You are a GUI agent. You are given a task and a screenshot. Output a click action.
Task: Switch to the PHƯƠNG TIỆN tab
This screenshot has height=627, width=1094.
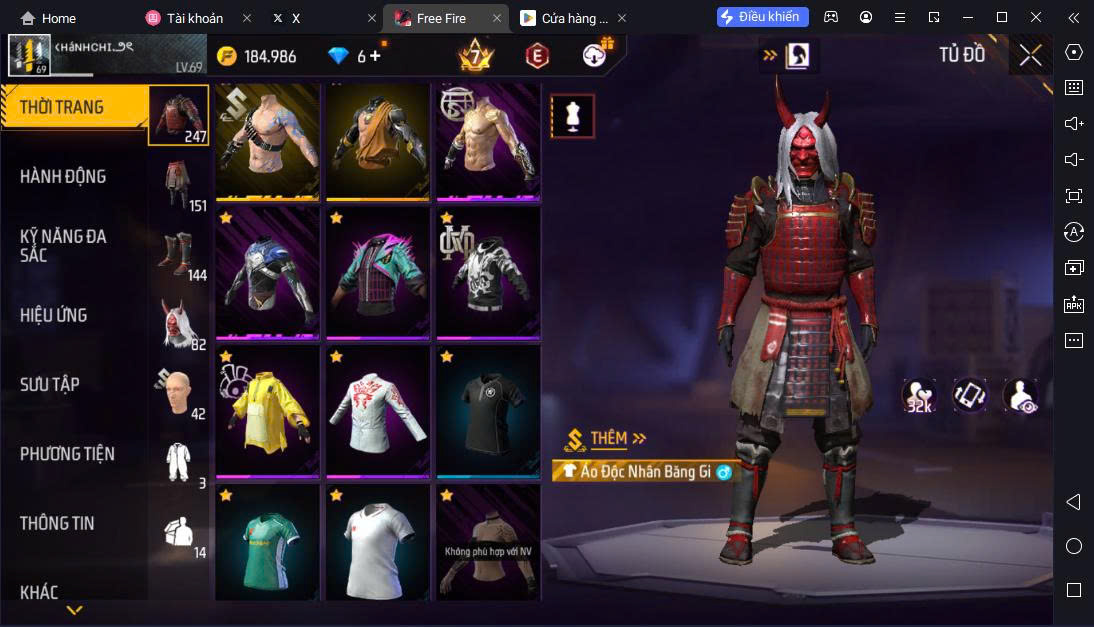tap(67, 454)
